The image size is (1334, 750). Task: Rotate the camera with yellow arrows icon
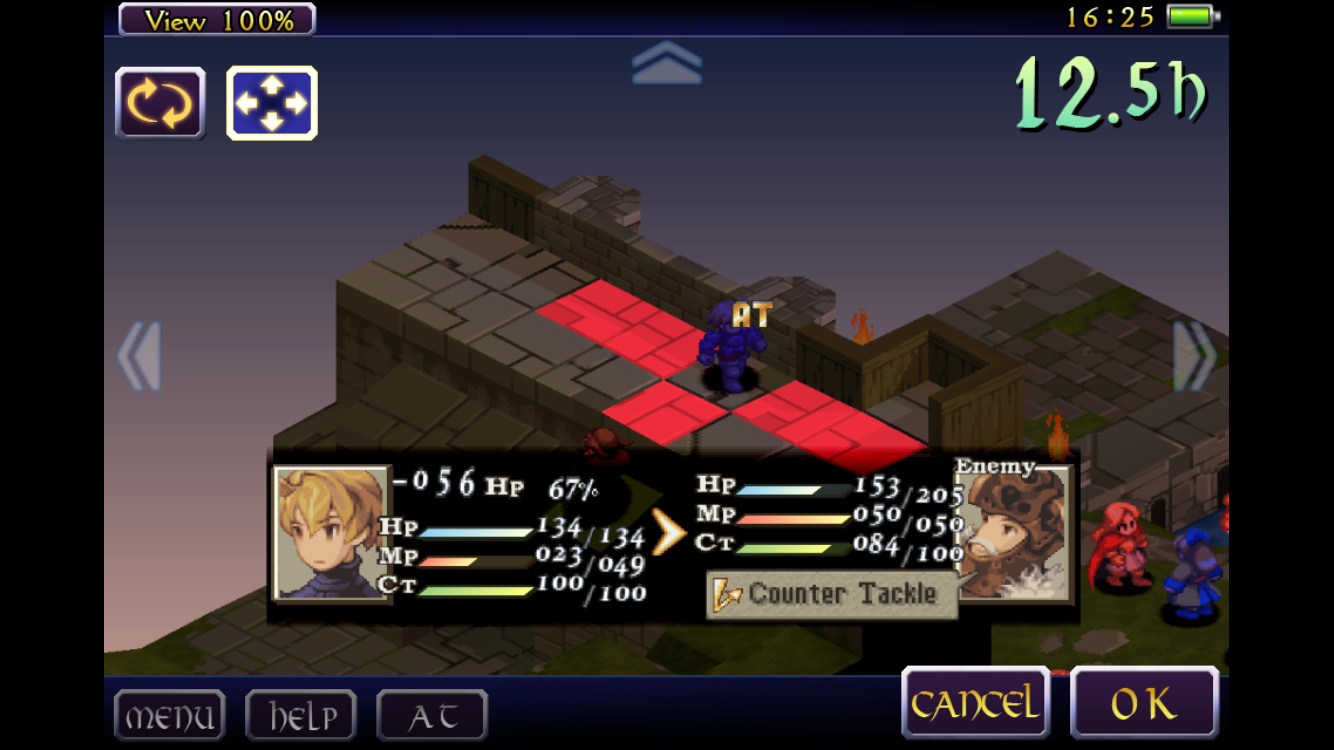coord(160,103)
